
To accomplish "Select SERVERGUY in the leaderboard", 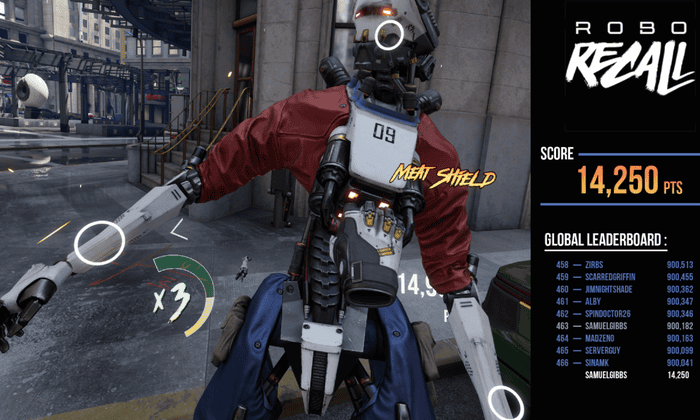I will [621, 350].
